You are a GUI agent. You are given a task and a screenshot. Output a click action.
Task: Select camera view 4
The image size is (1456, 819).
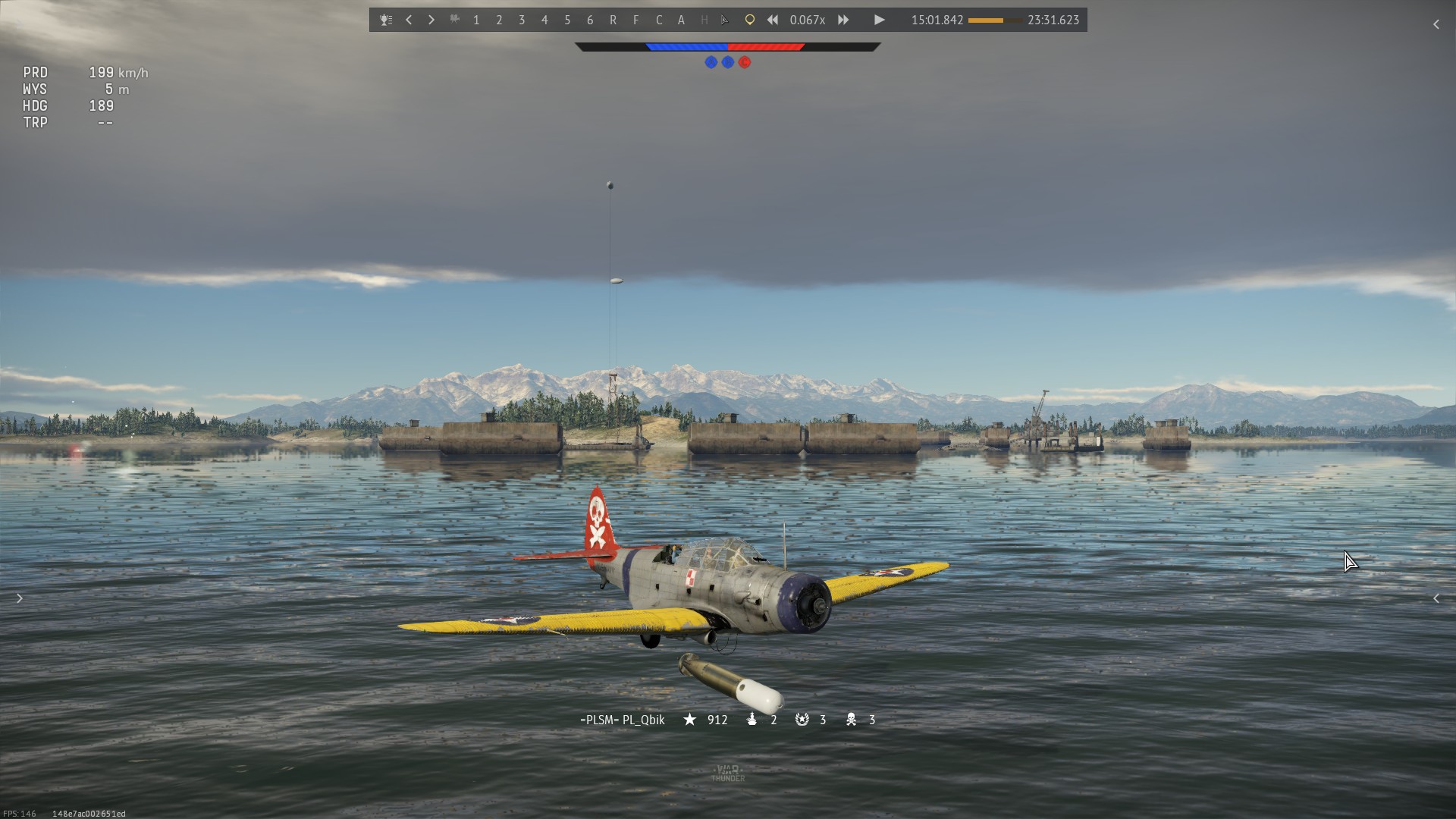(544, 20)
